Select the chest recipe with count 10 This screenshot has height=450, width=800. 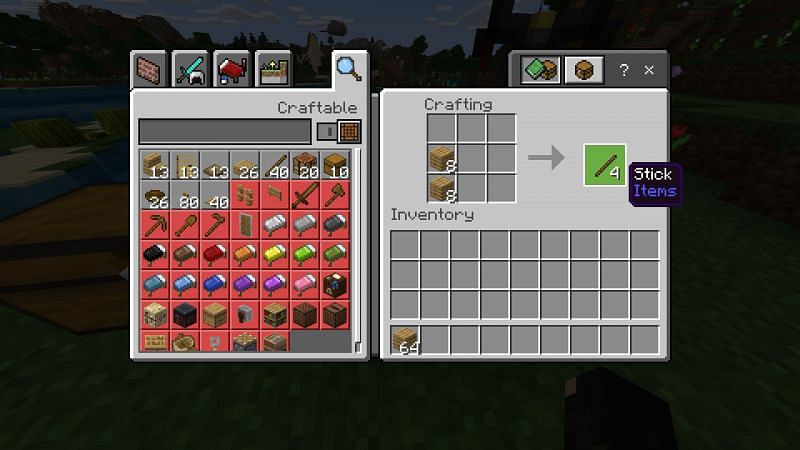coord(333,164)
